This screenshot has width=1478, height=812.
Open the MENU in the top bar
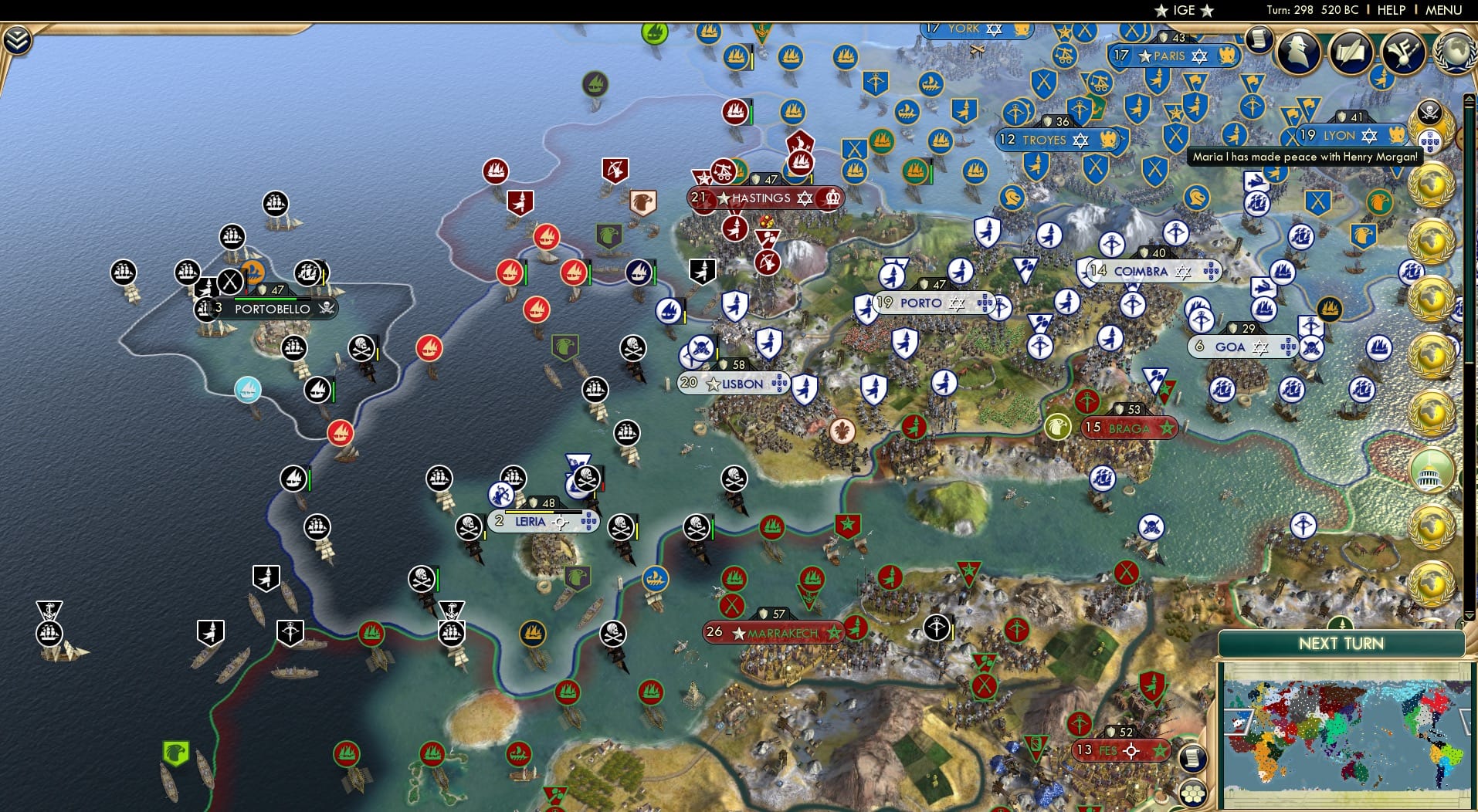(1445, 10)
